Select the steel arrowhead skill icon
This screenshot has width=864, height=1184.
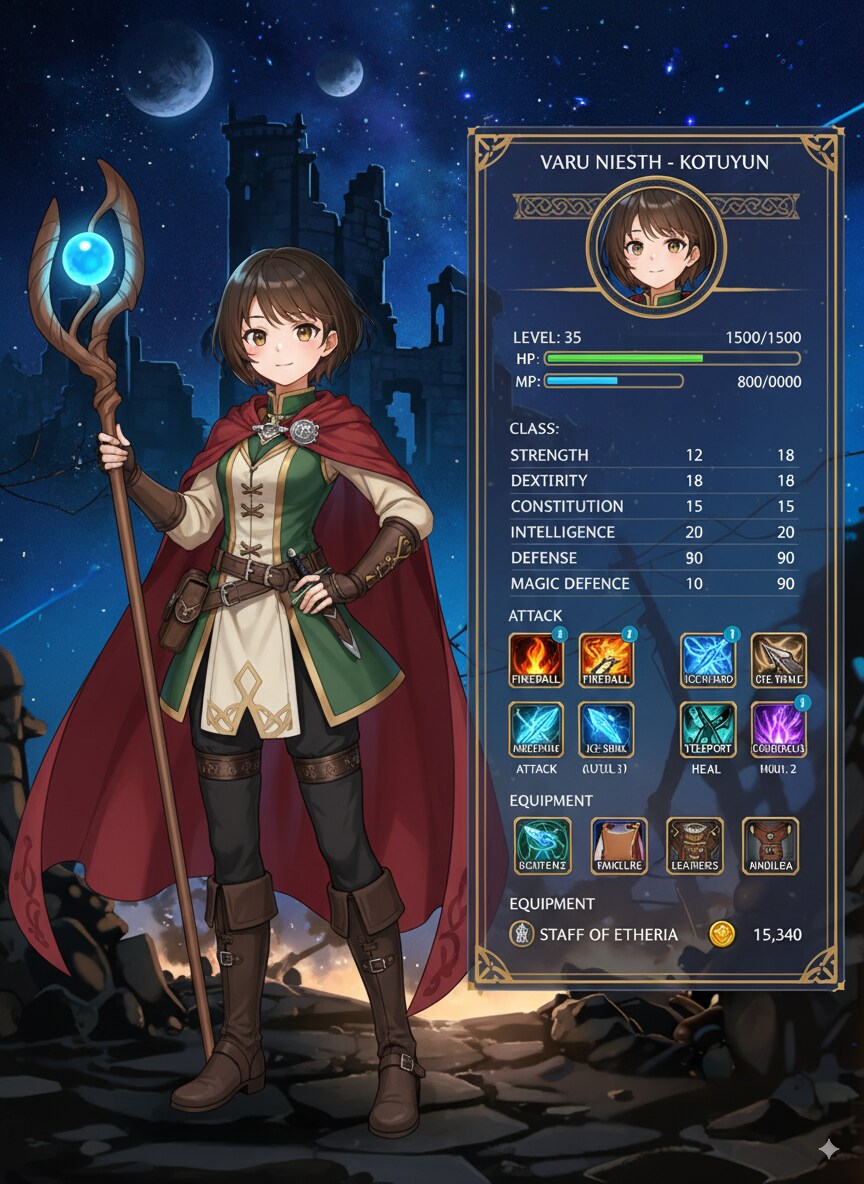pyautogui.click(x=778, y=661)
